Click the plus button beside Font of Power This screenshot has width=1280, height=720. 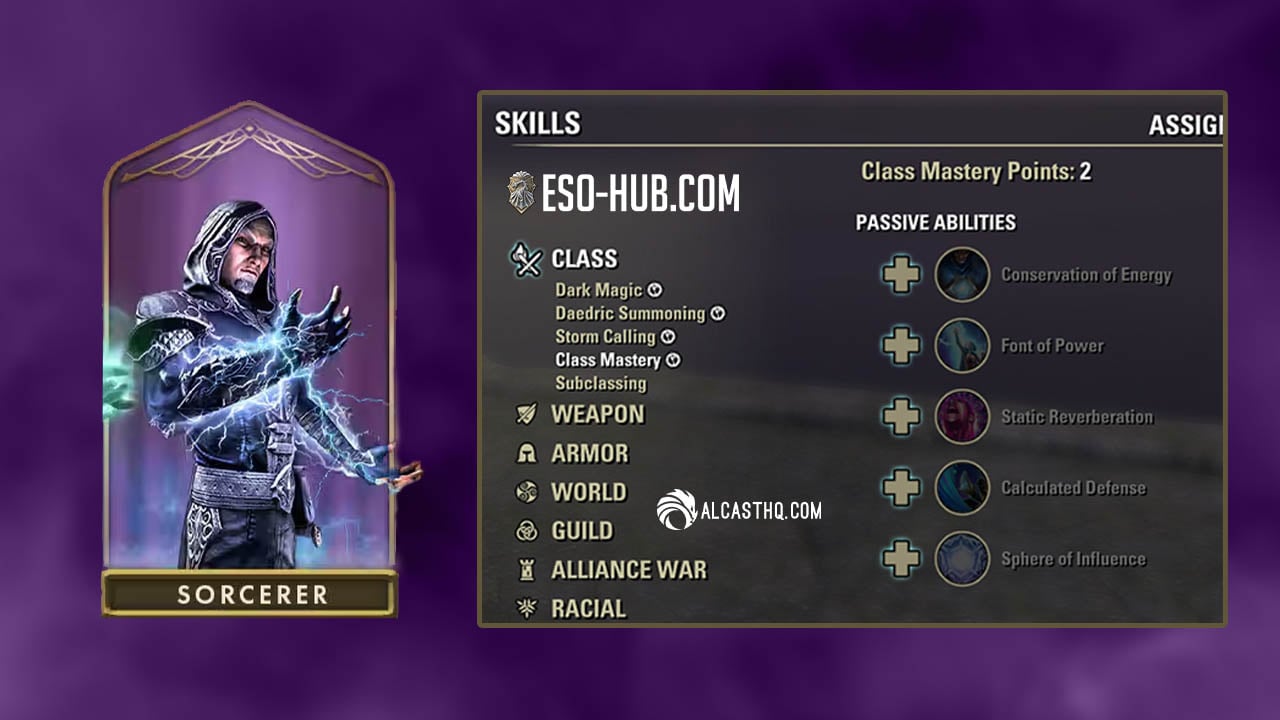(900, 346)
